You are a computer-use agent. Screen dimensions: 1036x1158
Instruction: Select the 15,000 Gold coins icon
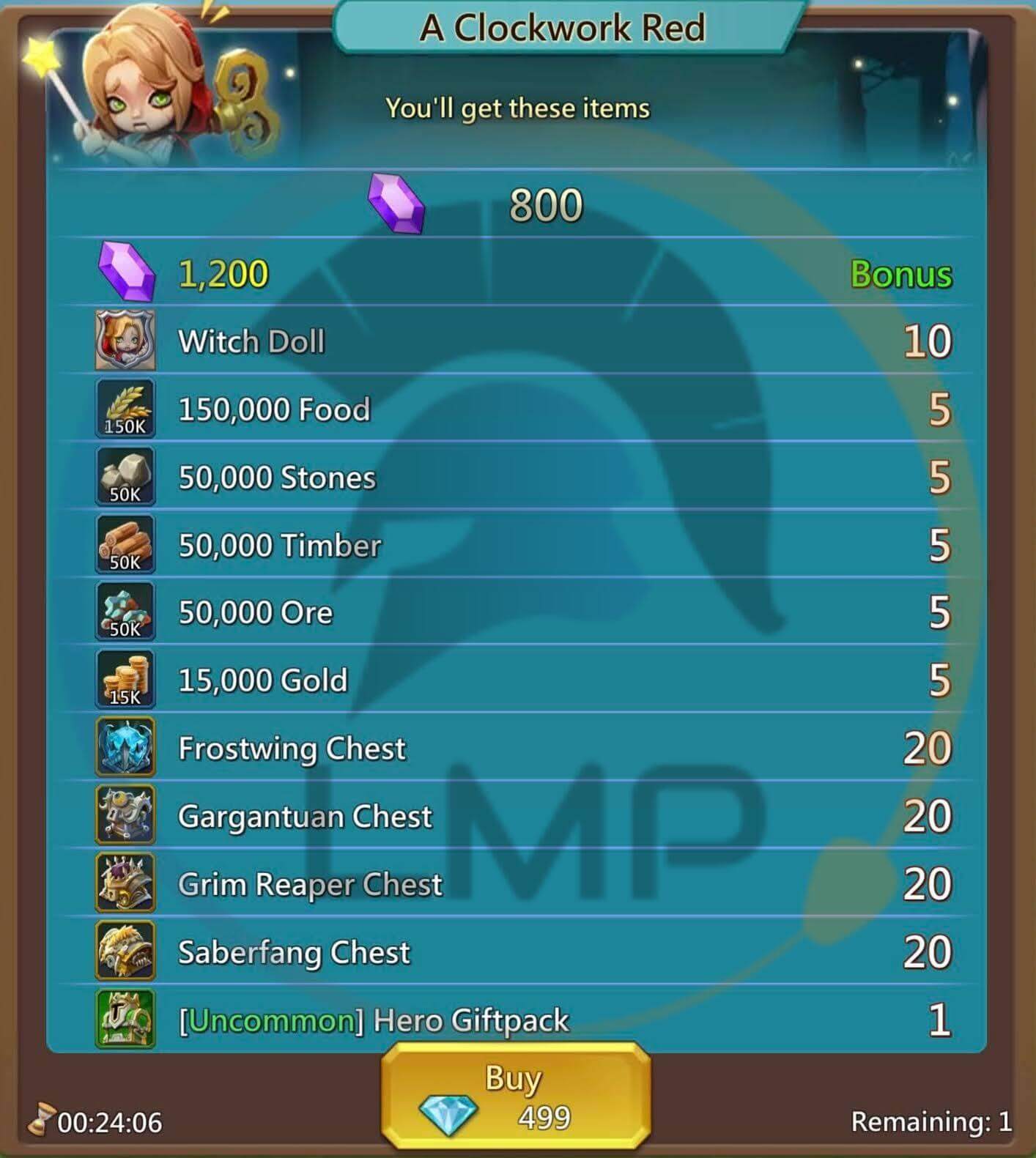point(125,680)
